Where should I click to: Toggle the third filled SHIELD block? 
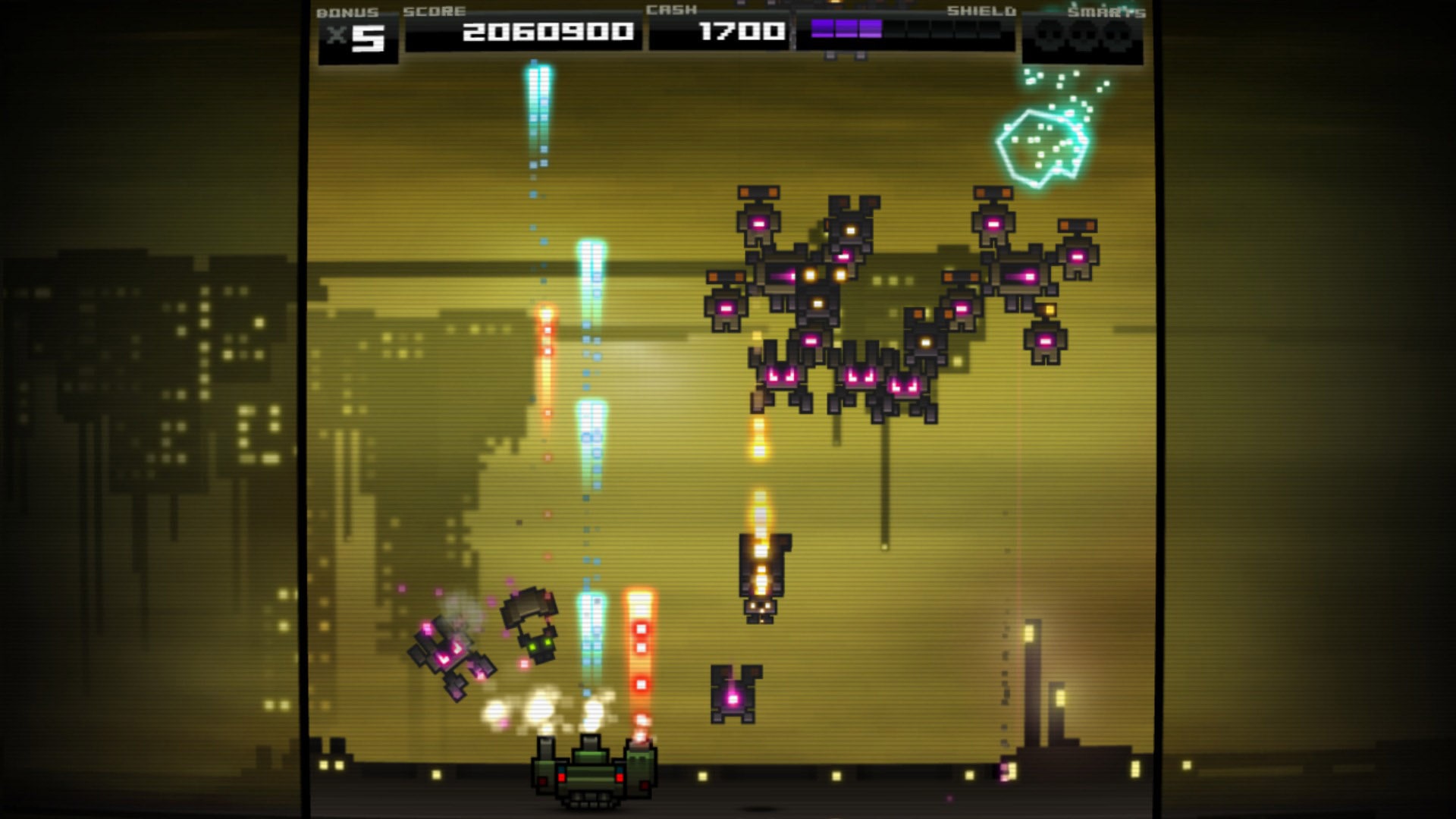[x=871, y=32]
